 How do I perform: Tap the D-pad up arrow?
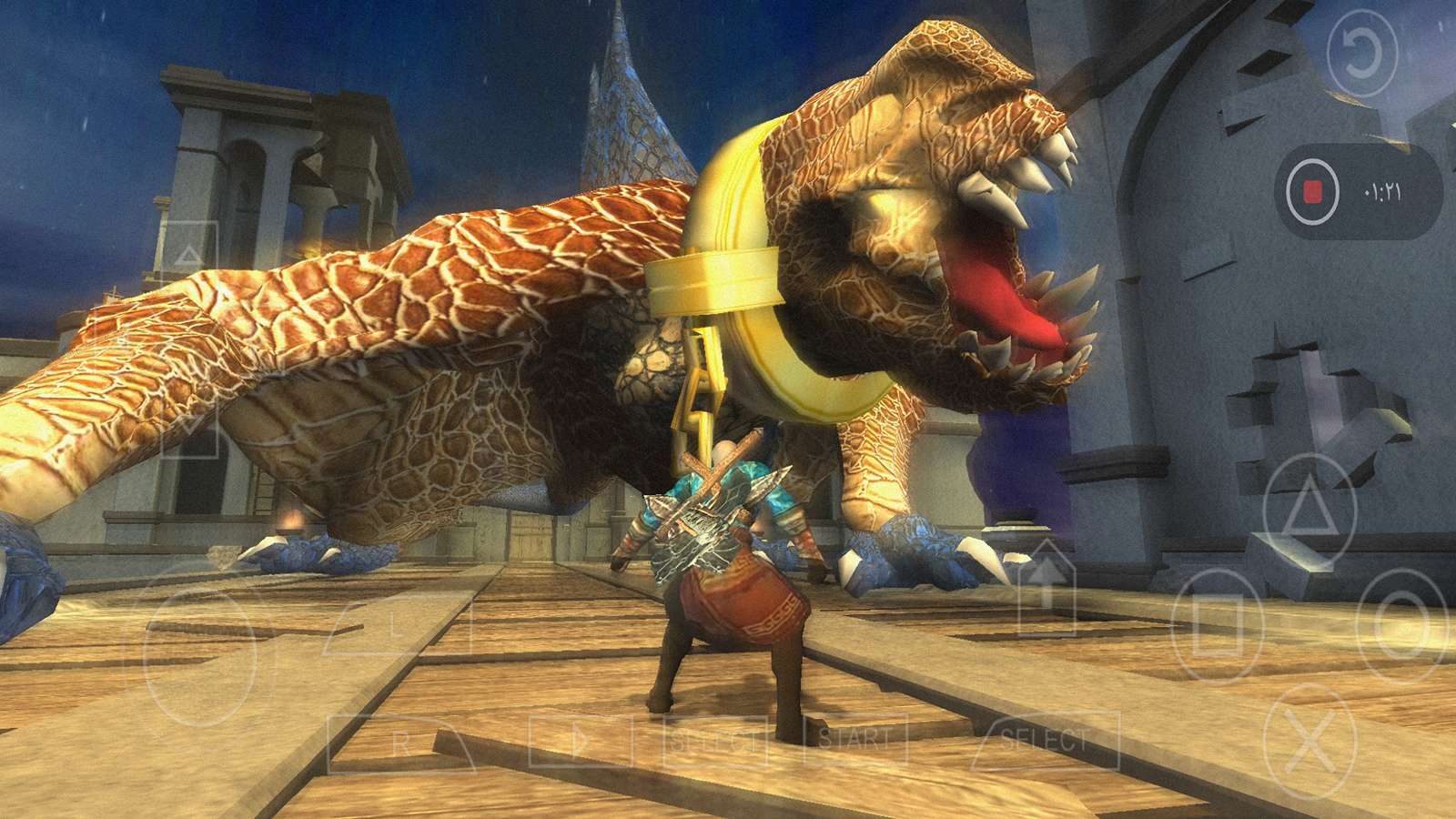click(x=189, y=254)
